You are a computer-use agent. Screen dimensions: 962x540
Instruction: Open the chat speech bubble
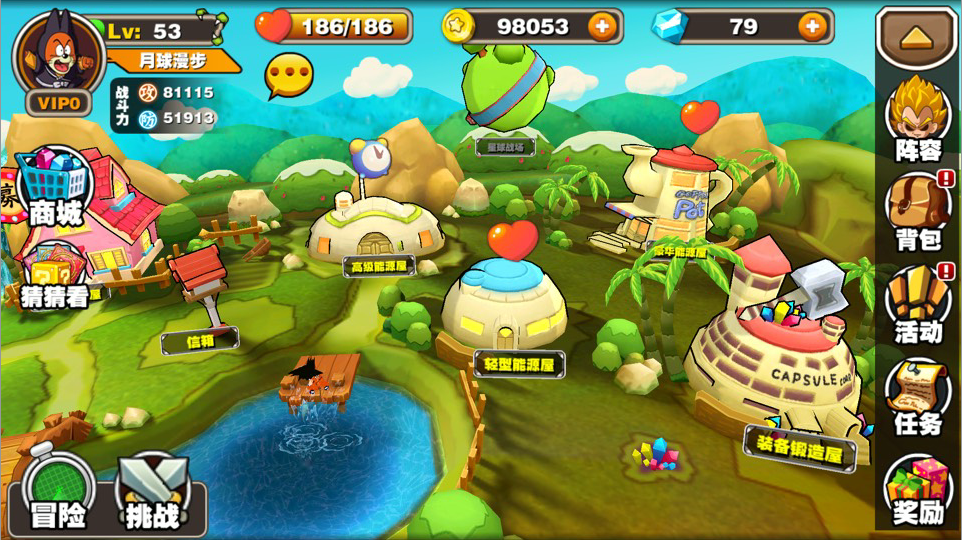tap(289, 76)
